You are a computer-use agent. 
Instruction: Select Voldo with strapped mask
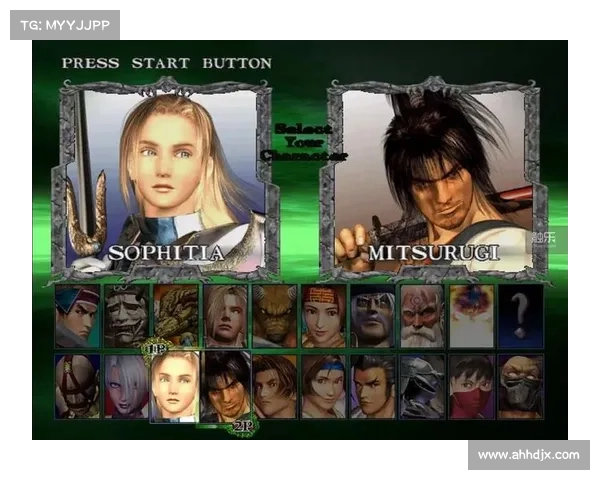click(77, 386)
